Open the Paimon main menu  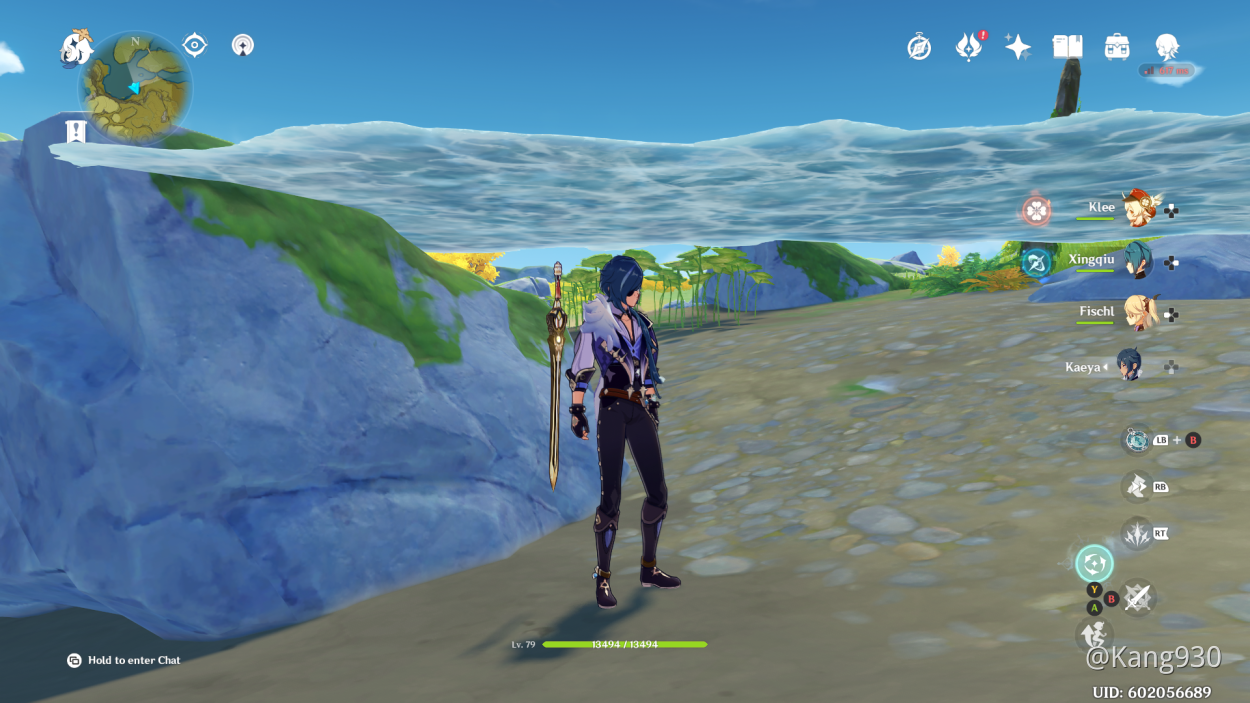76,47
